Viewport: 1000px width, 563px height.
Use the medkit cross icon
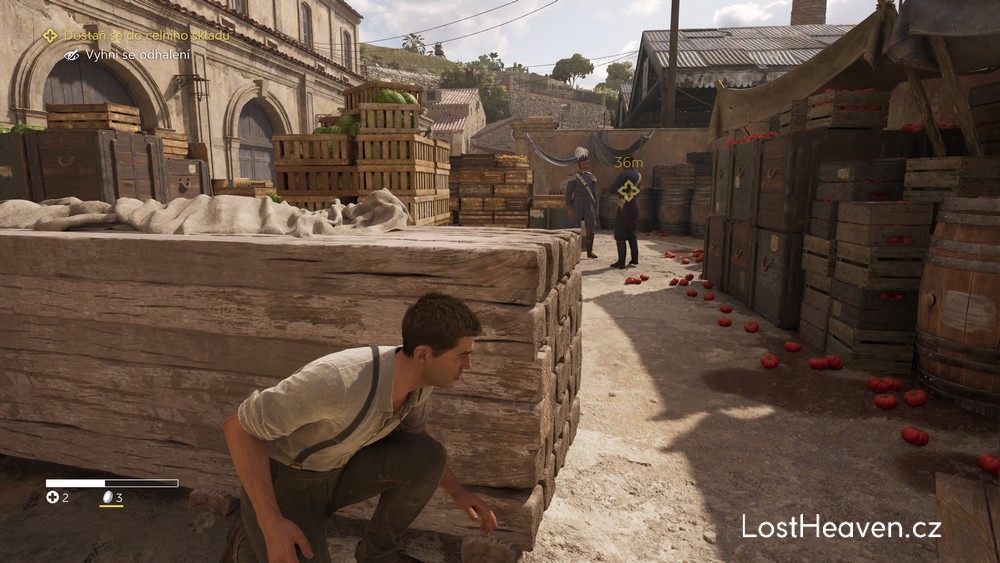[52, 497]
